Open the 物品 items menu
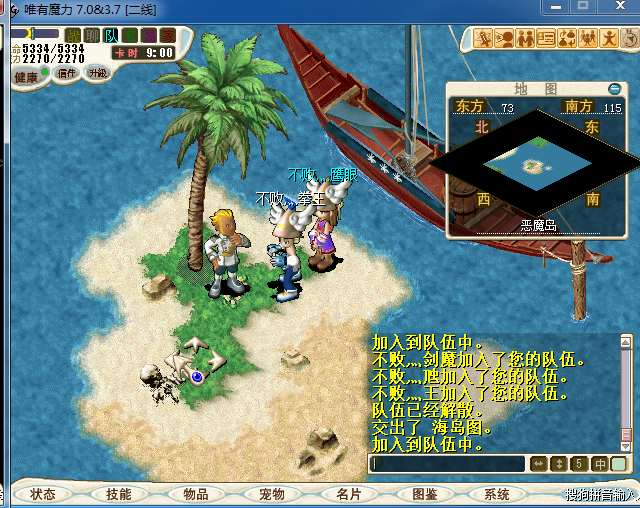This screenshot has height=508, width=640. pyautogui.click(x=195, y=494)
